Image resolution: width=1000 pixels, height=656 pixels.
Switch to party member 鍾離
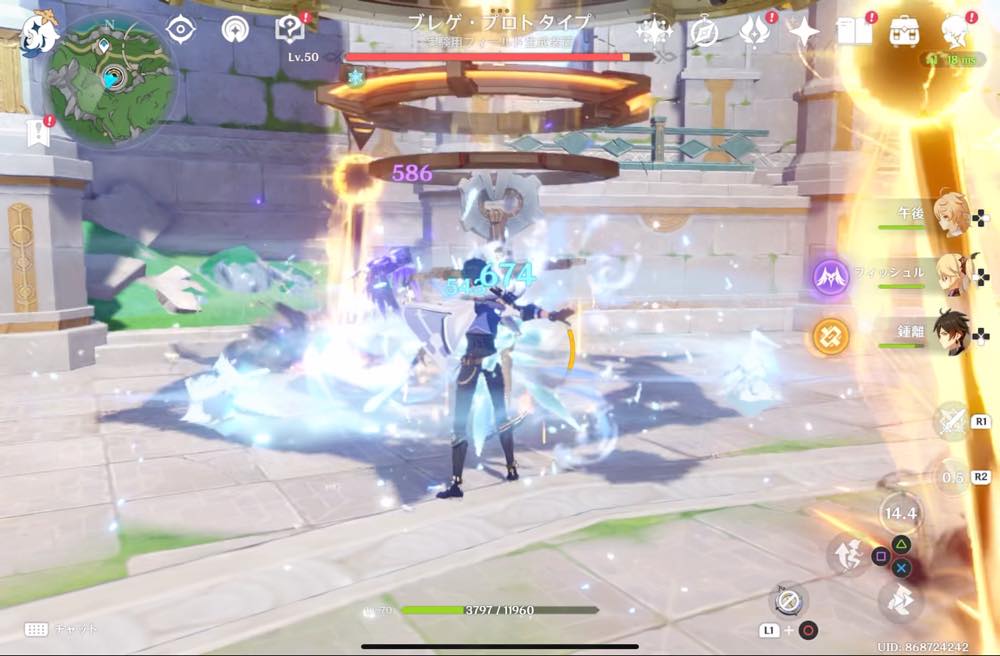click(948, 334)
